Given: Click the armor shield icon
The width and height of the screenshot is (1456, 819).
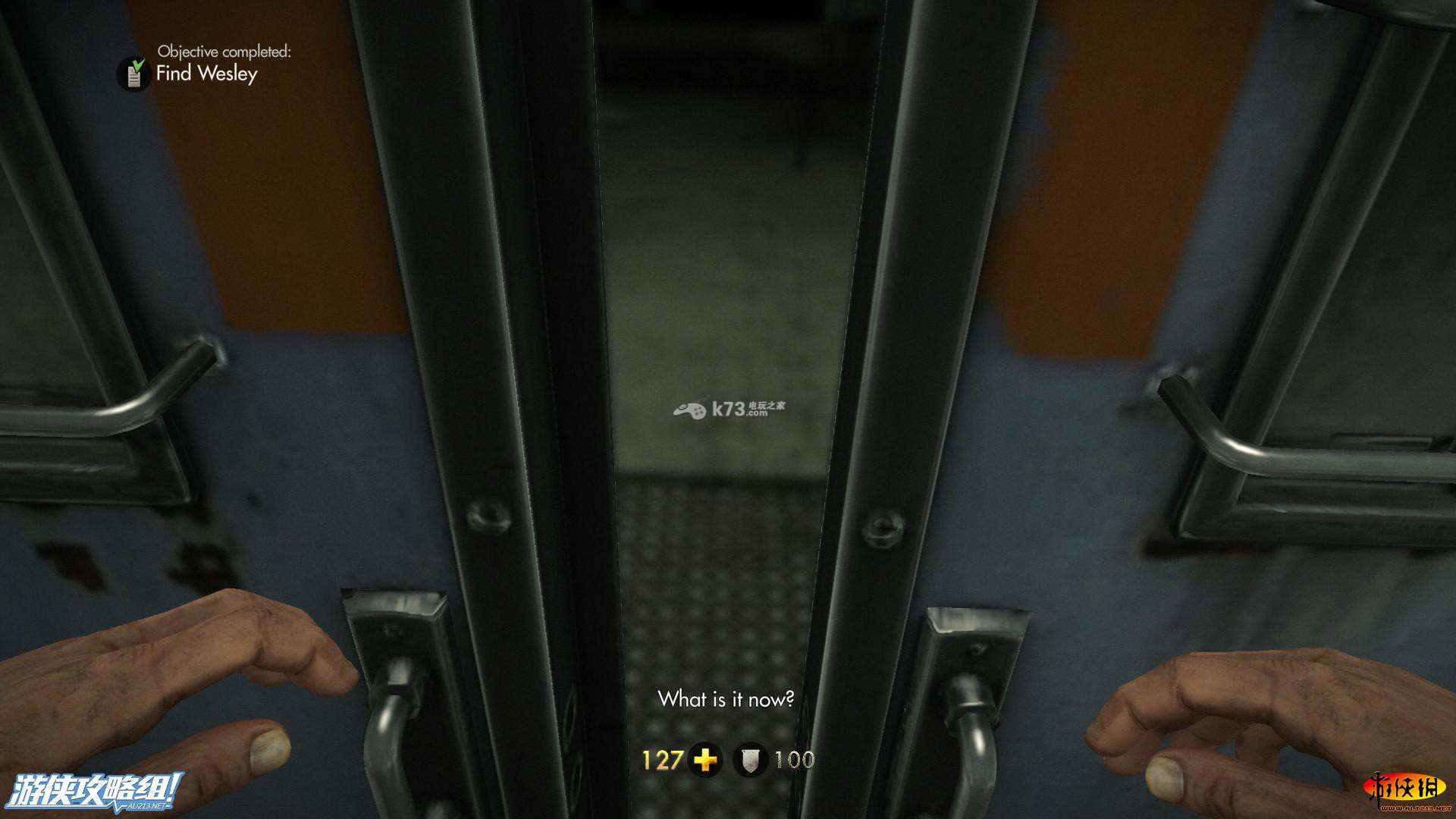Looking at the screenshot, I should coord(751,760).
